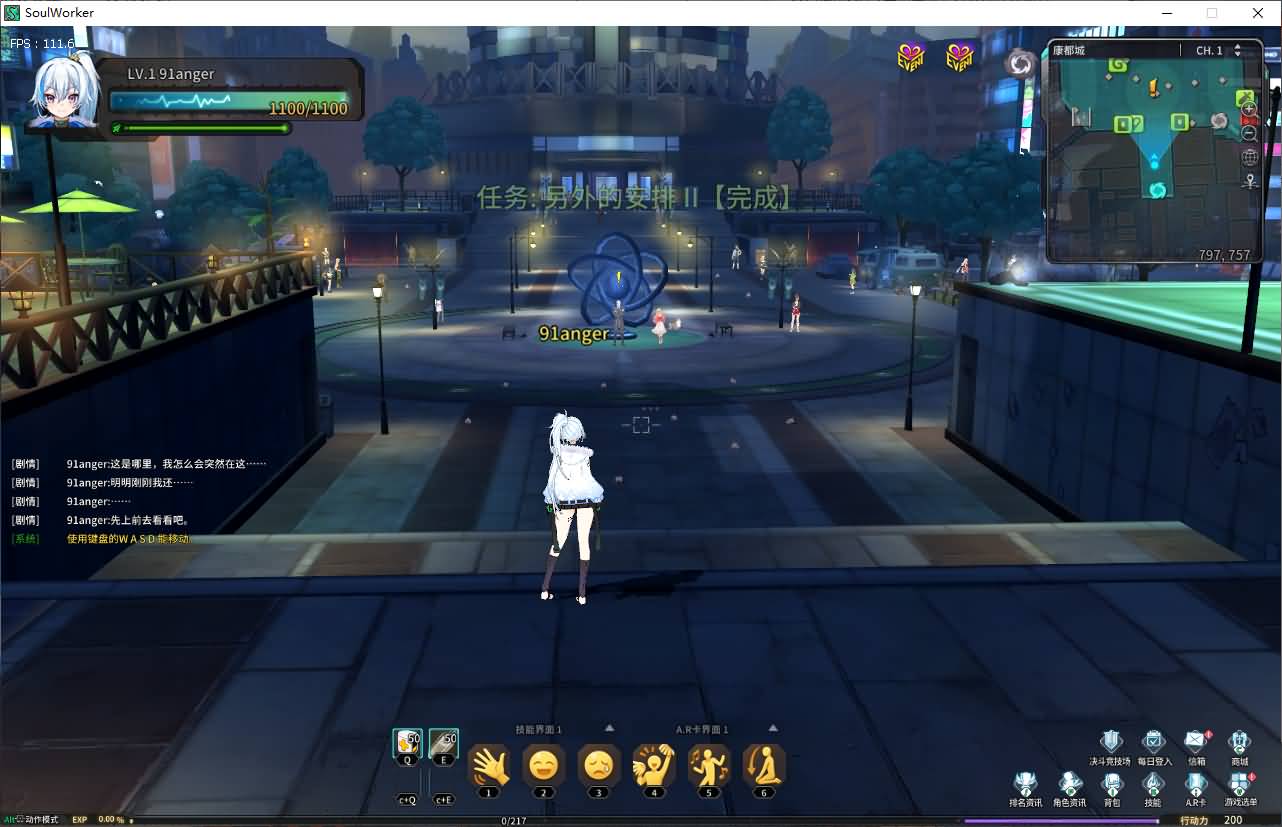Toggle the world map globe icon
Screen dimensions: 1282x827
point(1249,157)
